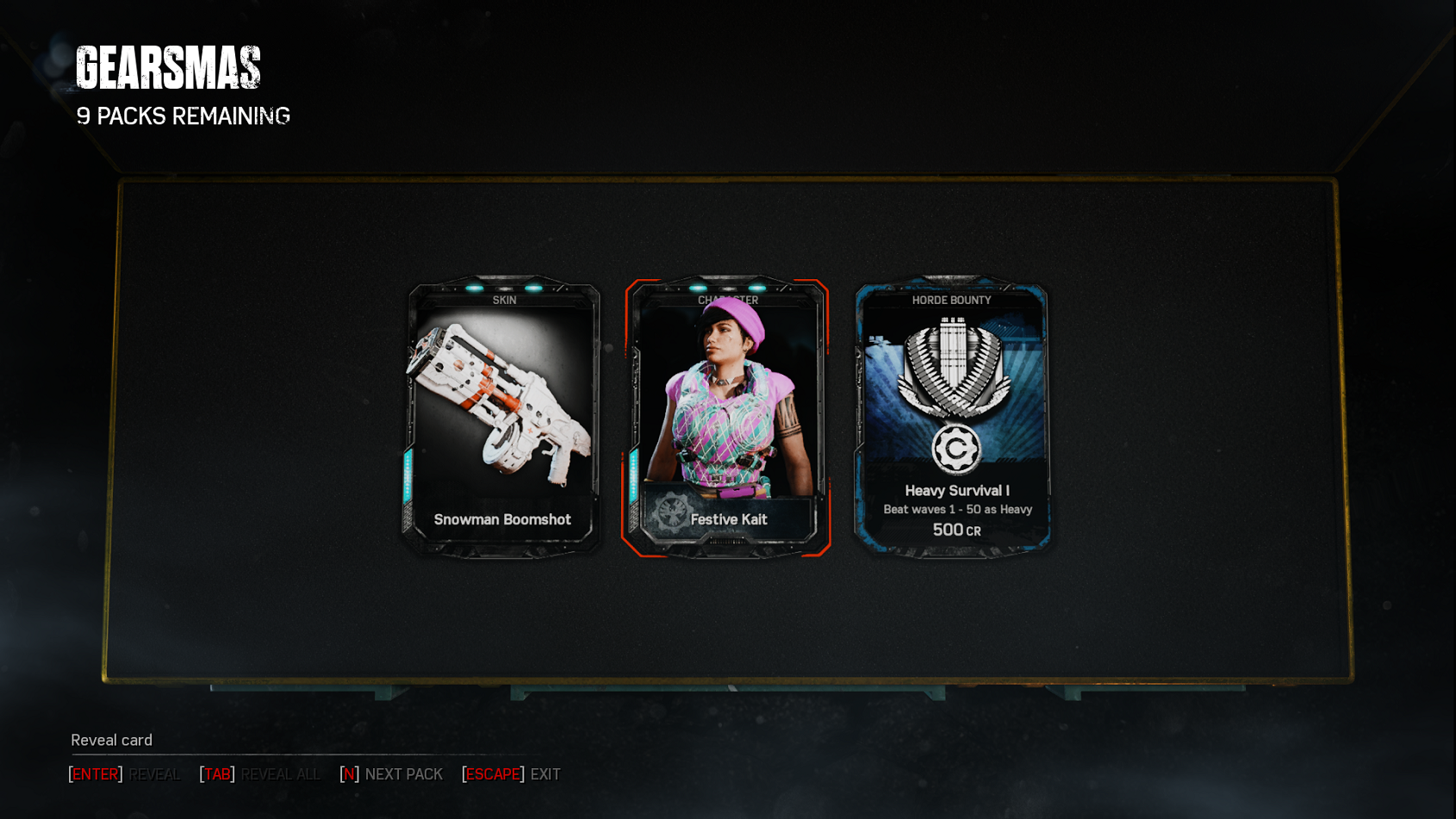Exit the Gearsmas pack screen
Viewport: 1456px width, 819px height.
(512, 774)
